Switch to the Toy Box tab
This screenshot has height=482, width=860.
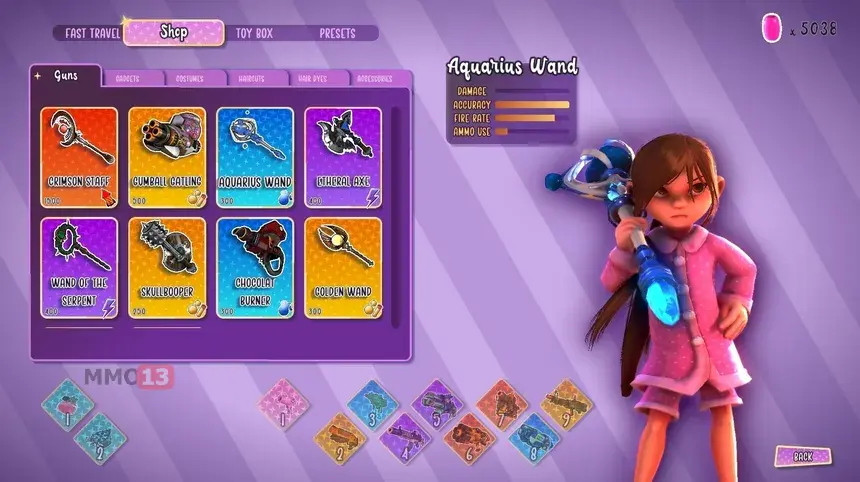point(254,33)
